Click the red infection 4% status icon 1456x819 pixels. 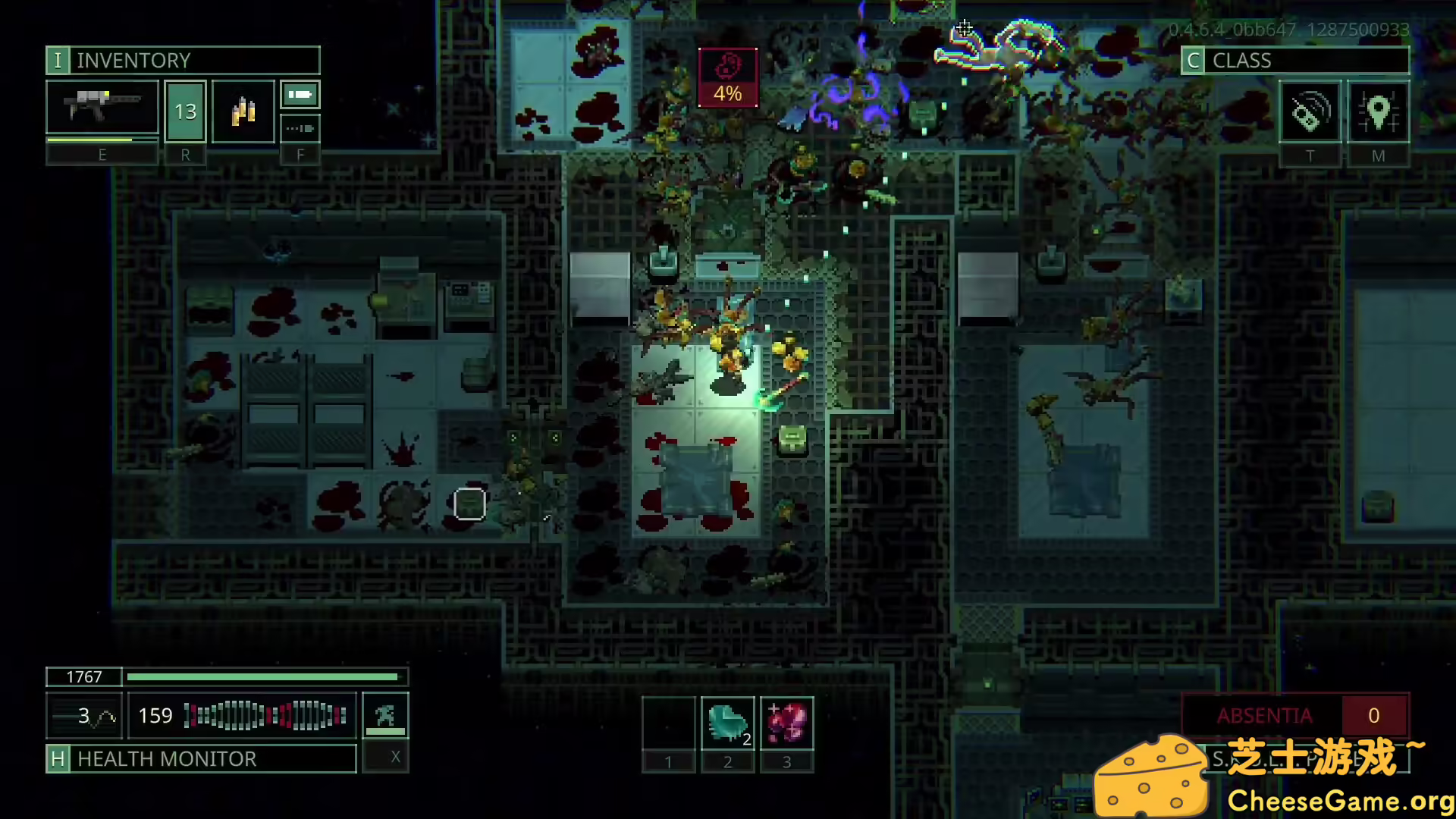(x=727, y=78)
